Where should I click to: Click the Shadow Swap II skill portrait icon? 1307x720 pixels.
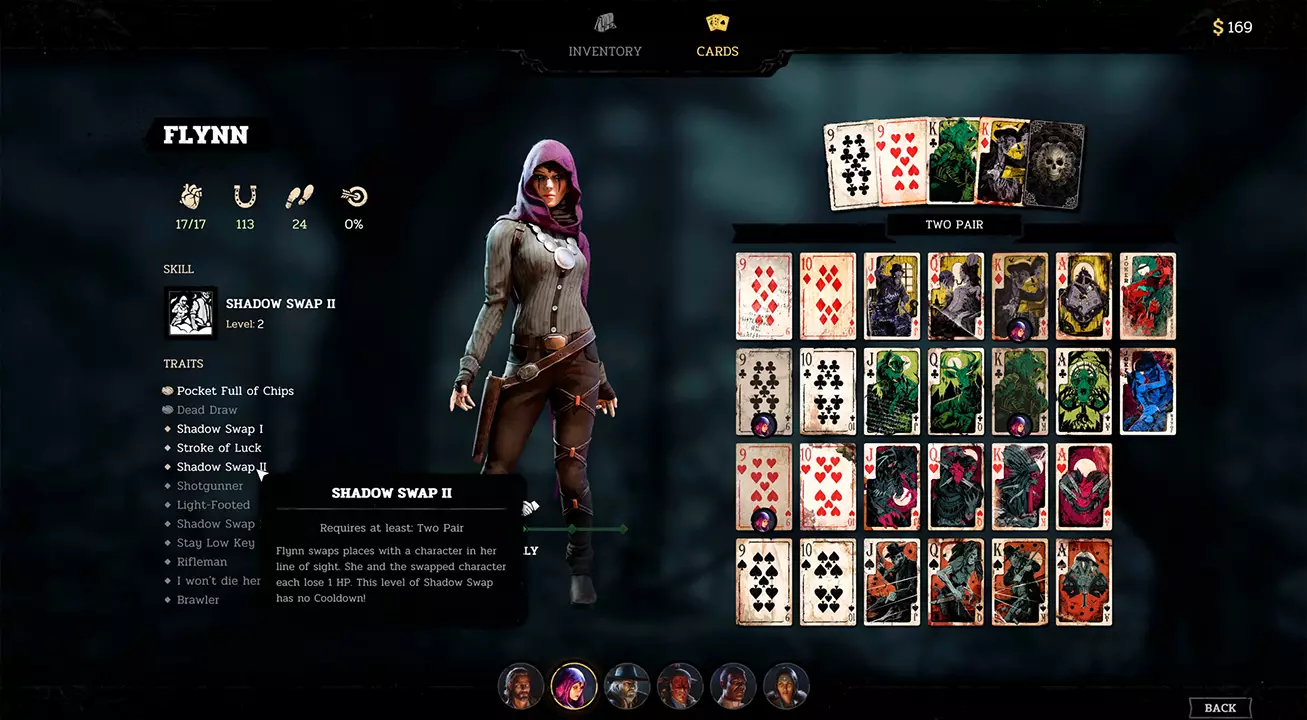point(190,312)
